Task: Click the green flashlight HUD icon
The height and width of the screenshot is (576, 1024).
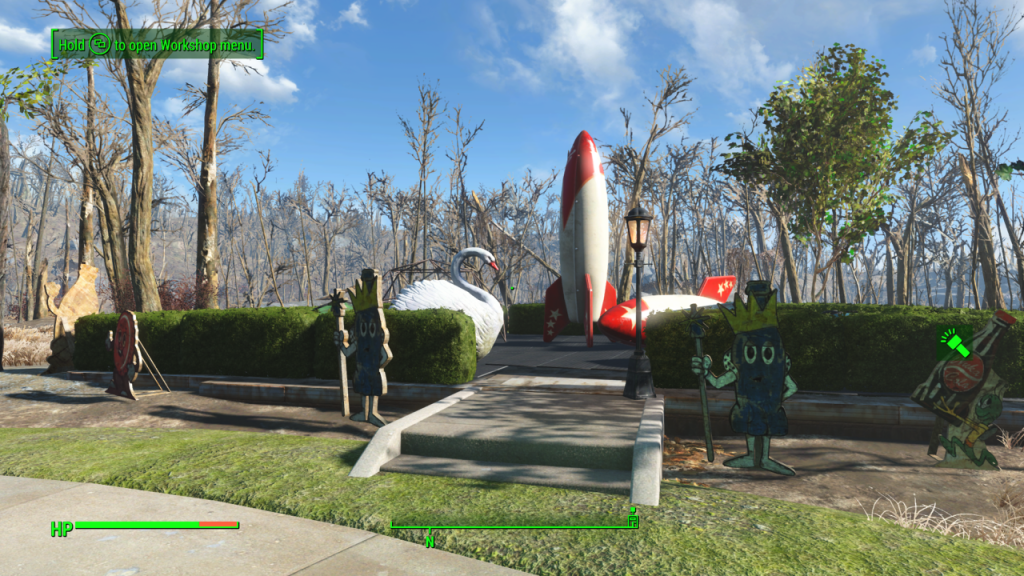Action: [955, 345]
